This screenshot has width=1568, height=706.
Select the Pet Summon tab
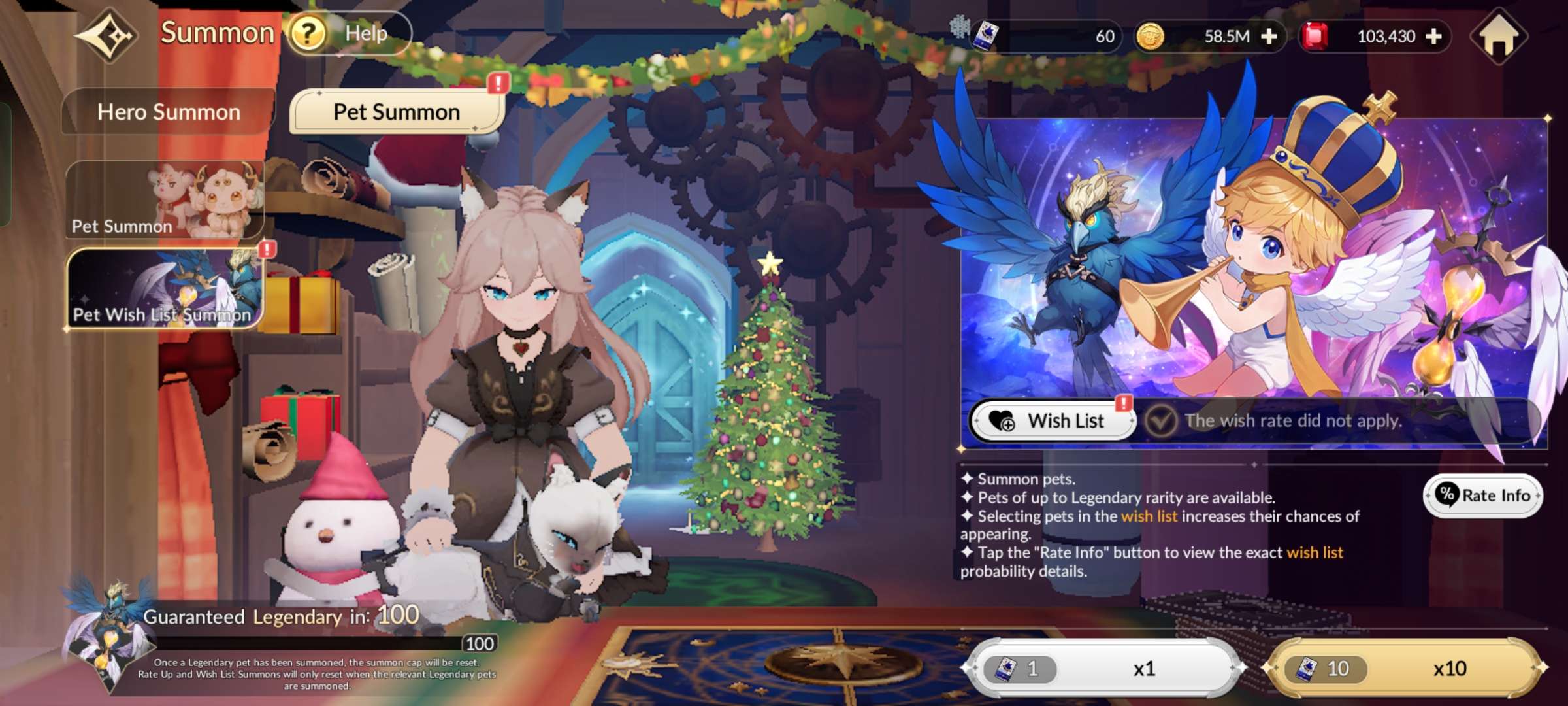click(397, 112)
